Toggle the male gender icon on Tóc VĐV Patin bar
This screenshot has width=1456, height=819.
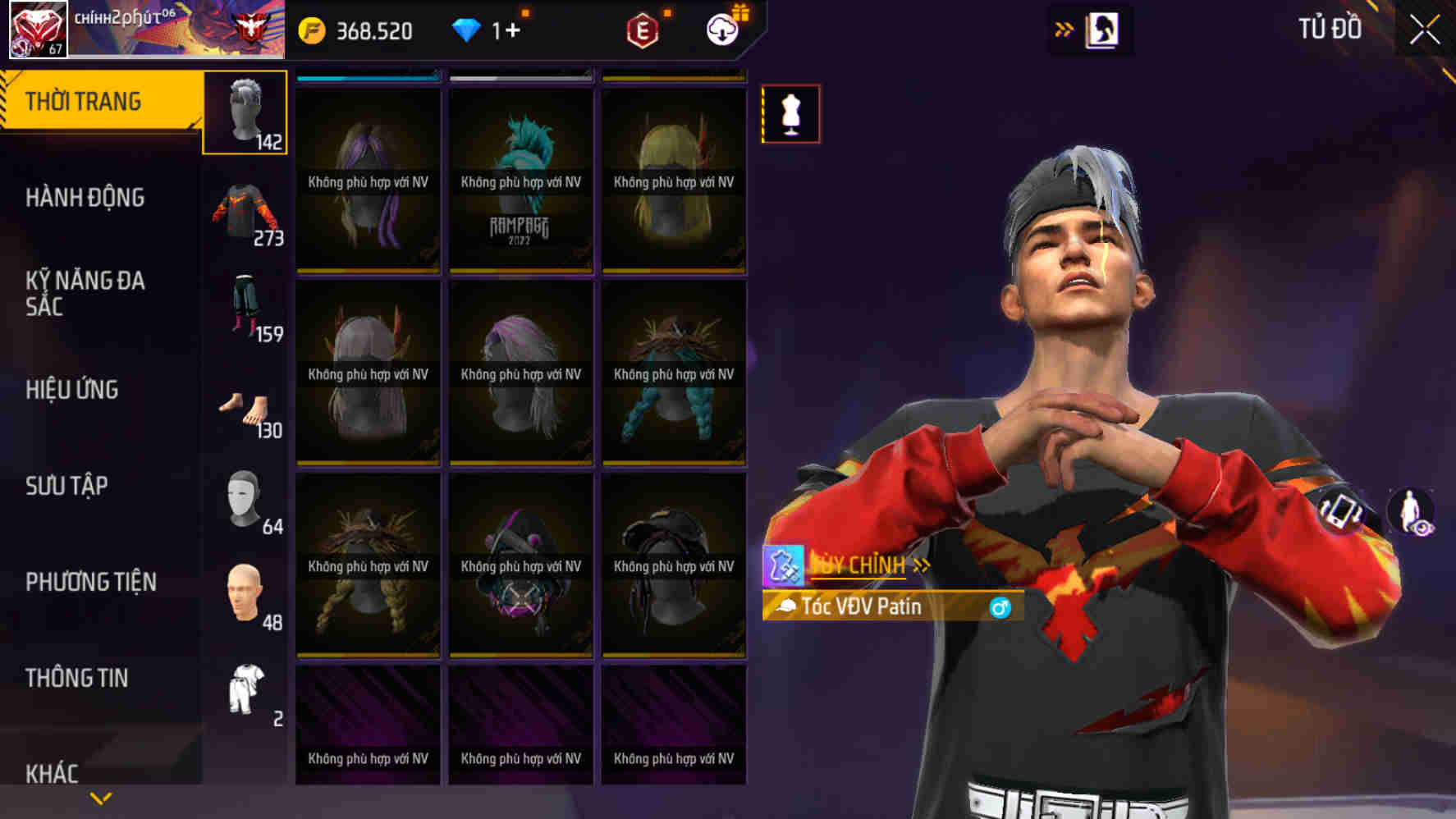pos(1003,609)
